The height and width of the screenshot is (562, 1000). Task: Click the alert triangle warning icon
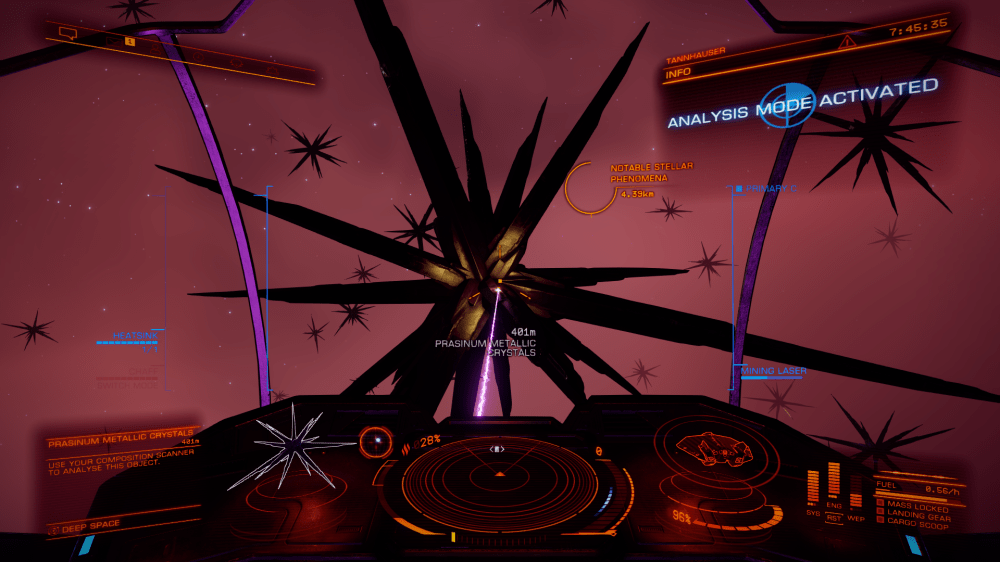pyautogui.click(x=848, y=41)
